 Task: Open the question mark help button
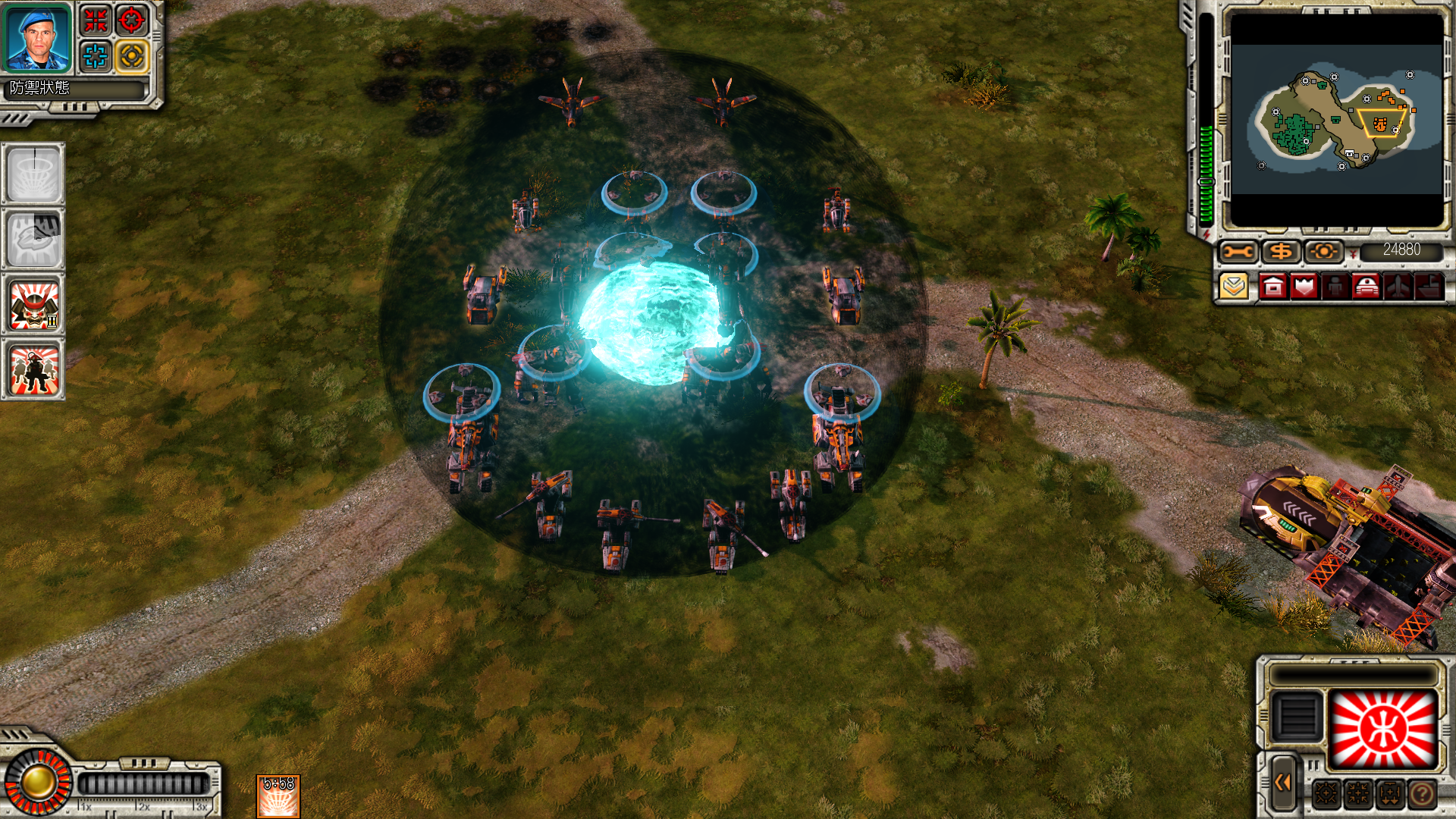coord(1423,794)
